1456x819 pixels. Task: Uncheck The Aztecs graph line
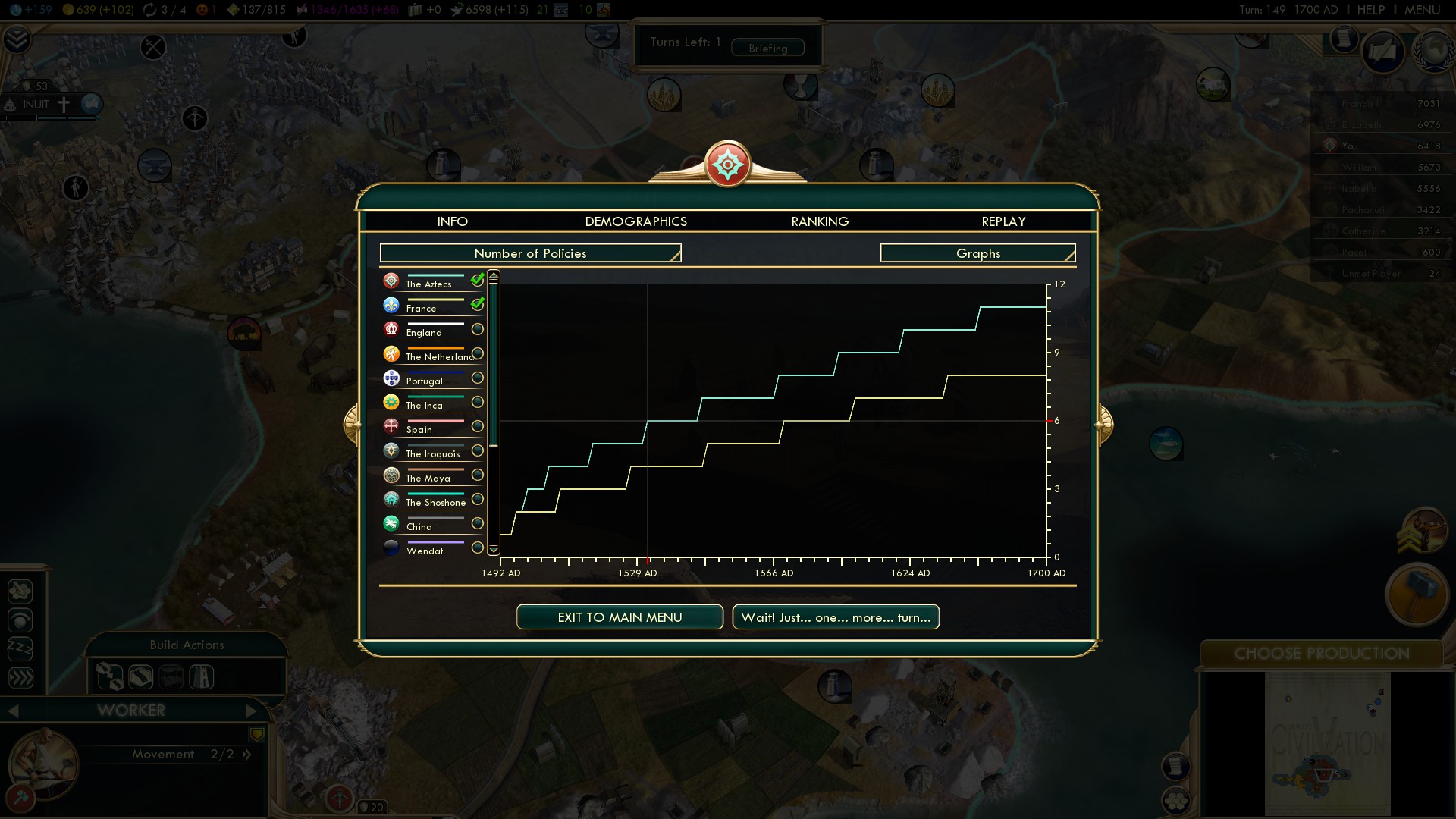(478, 281)
